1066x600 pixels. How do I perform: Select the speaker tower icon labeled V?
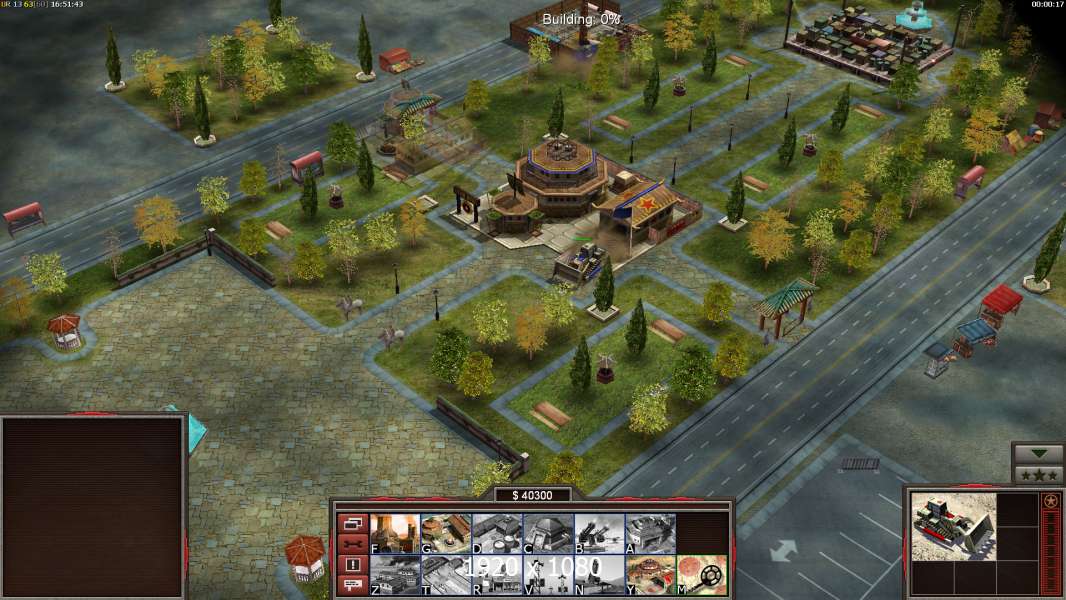pyautogui.click(x=548, y=575)
